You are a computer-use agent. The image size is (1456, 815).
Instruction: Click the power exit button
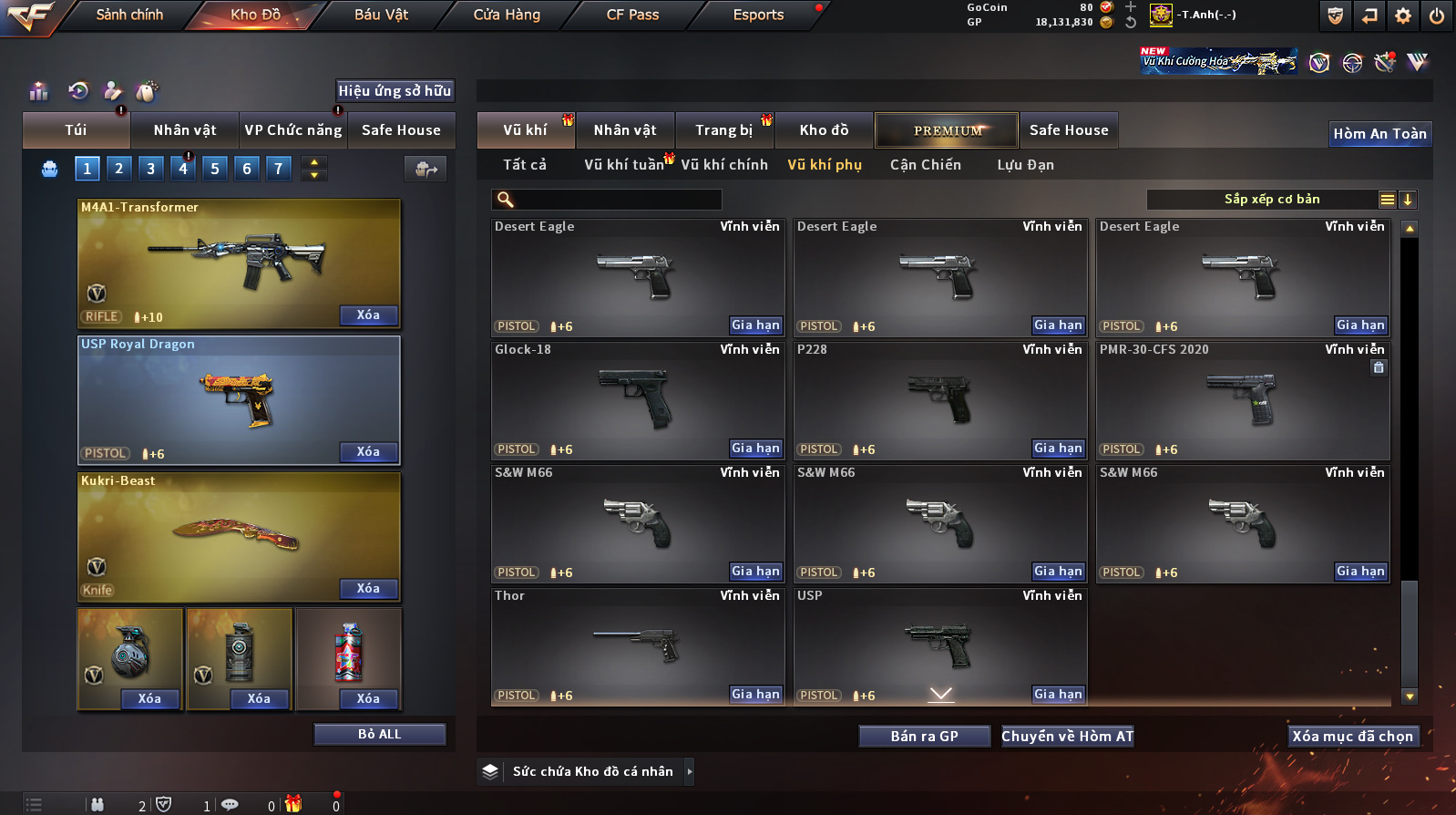click(1437, 15)
